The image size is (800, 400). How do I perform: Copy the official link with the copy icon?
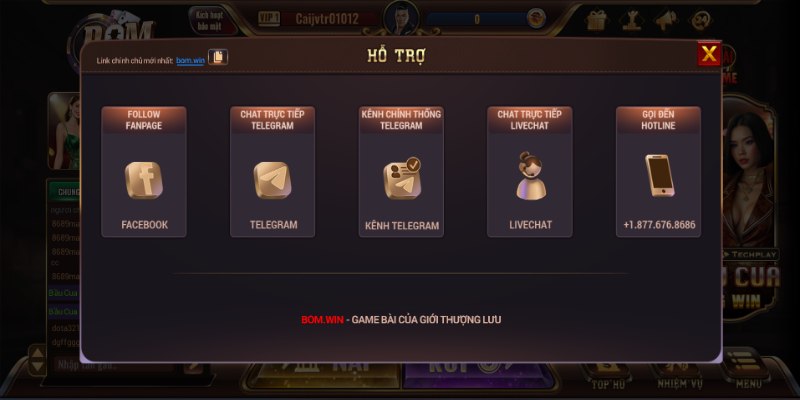coord(217,57)
